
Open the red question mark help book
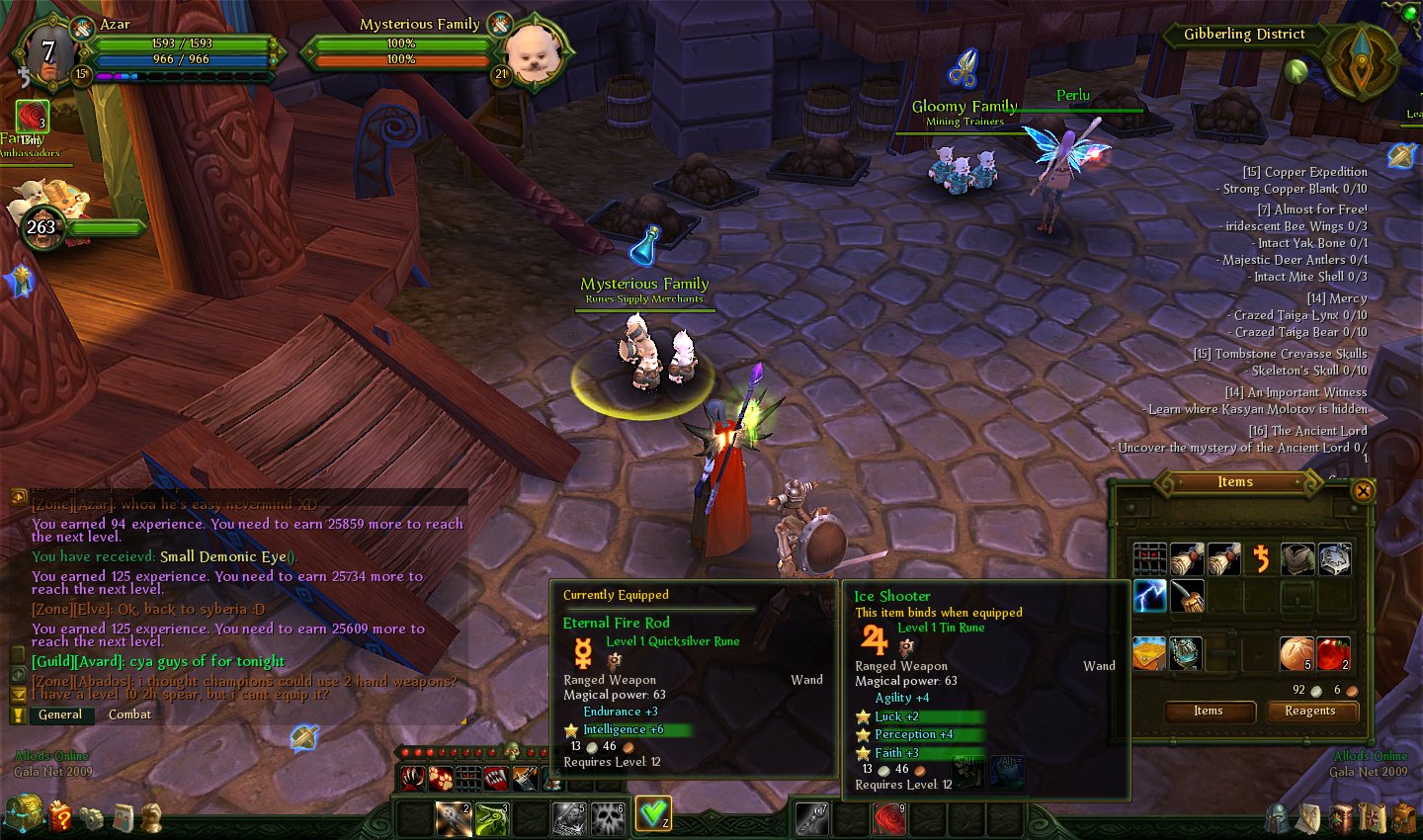pyautogui.click(x=61, y=817)
